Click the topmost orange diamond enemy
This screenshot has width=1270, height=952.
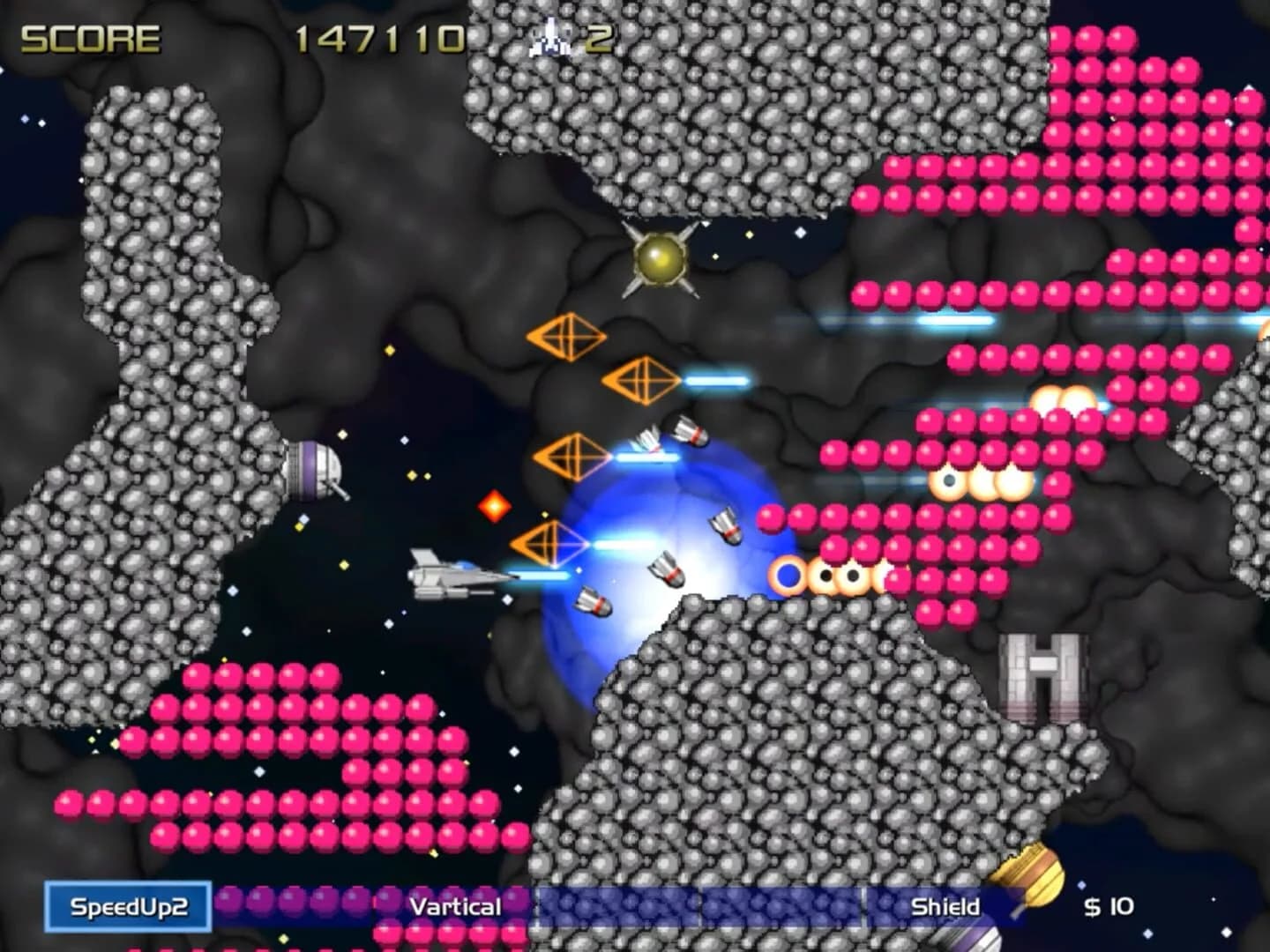coord(564,337)
